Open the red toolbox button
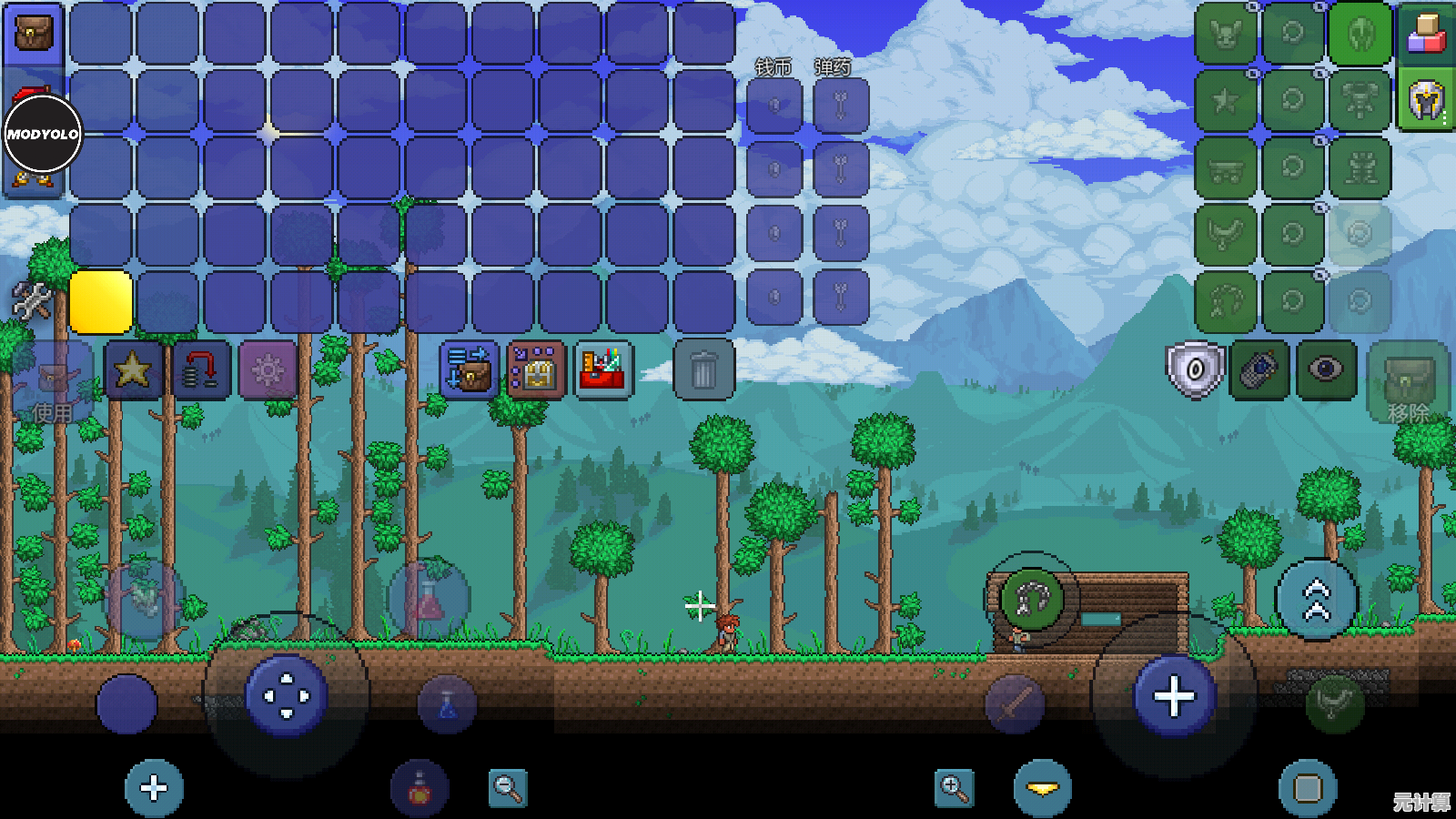The image size is (1456, 819). [602, 370]
